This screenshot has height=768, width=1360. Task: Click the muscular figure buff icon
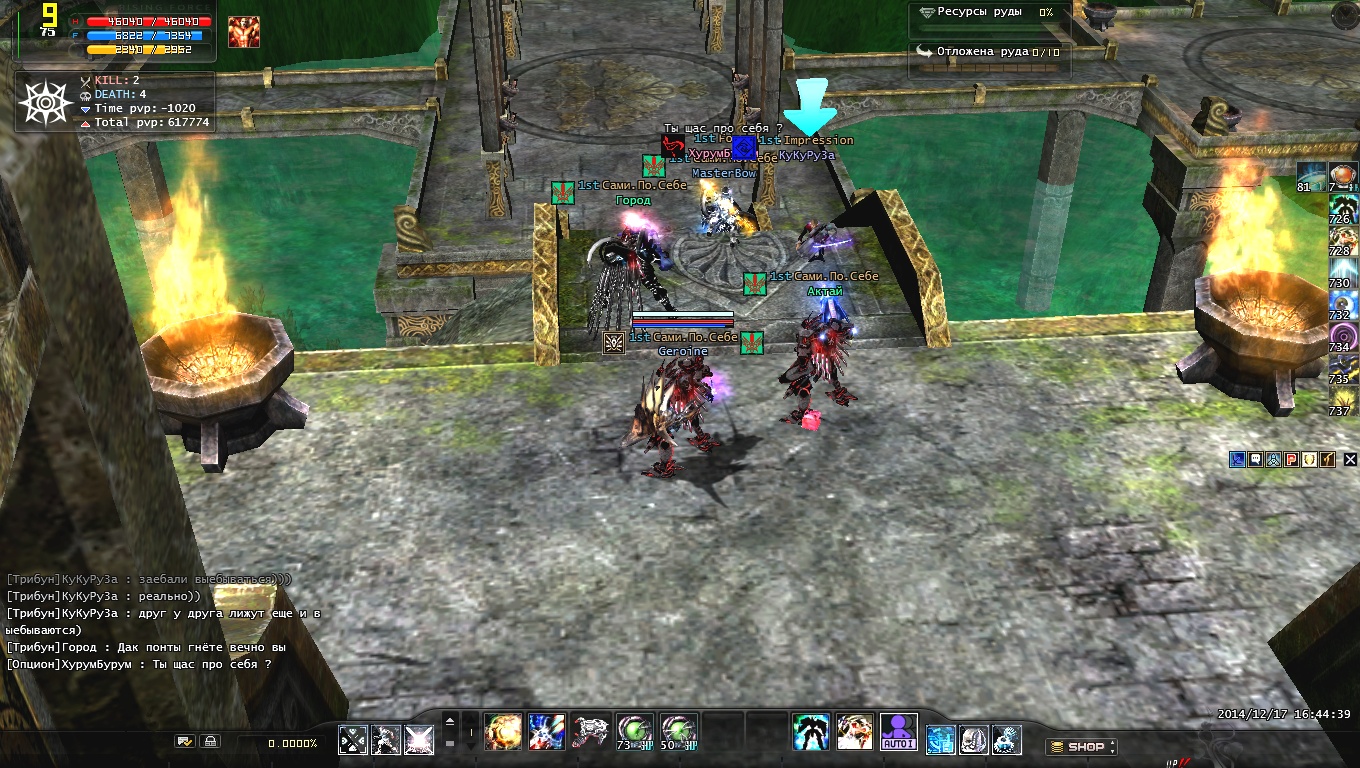pyautogui.click(x=243, y=32)
